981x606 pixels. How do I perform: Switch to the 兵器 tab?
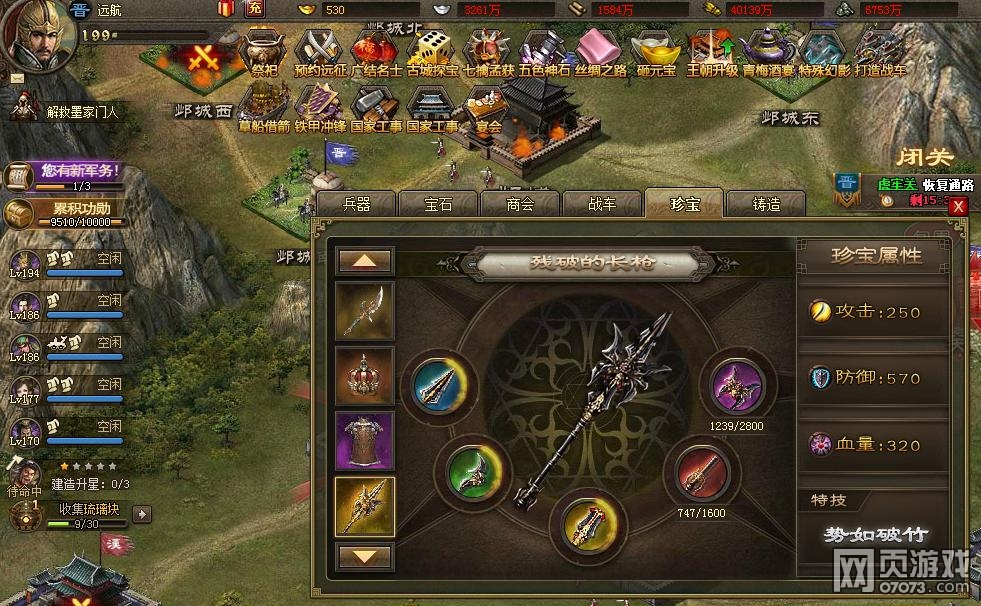[x=357, y=204]
